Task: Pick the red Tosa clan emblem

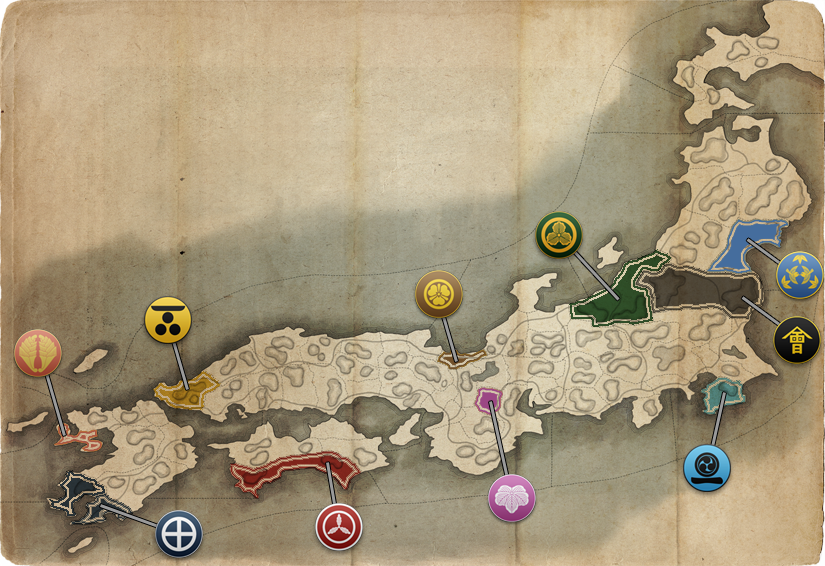Action: [339, 526]
